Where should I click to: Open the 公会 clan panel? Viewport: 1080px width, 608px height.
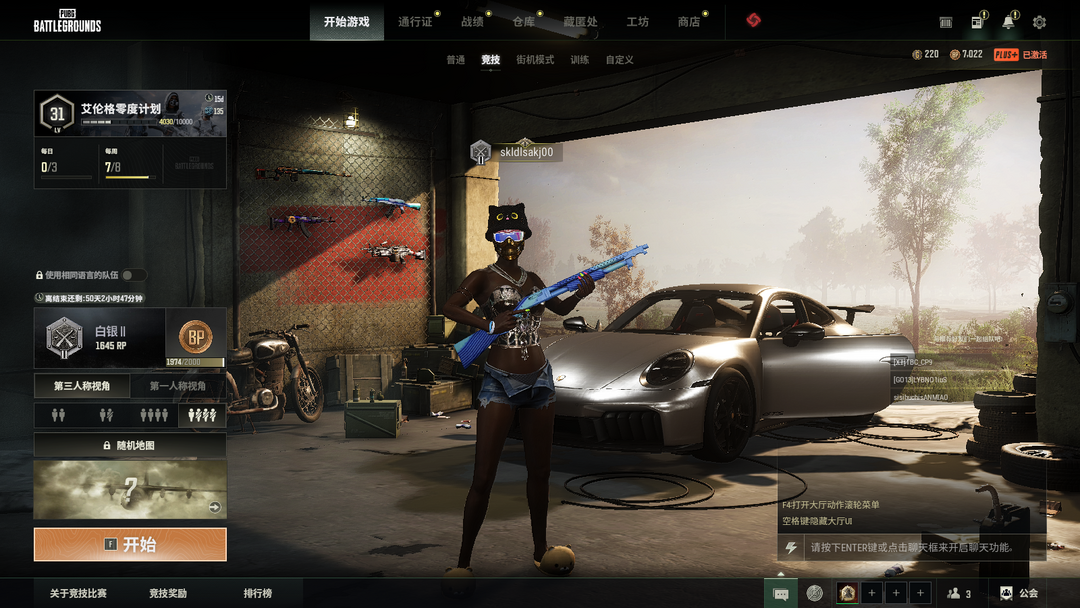pos(1019,593)
